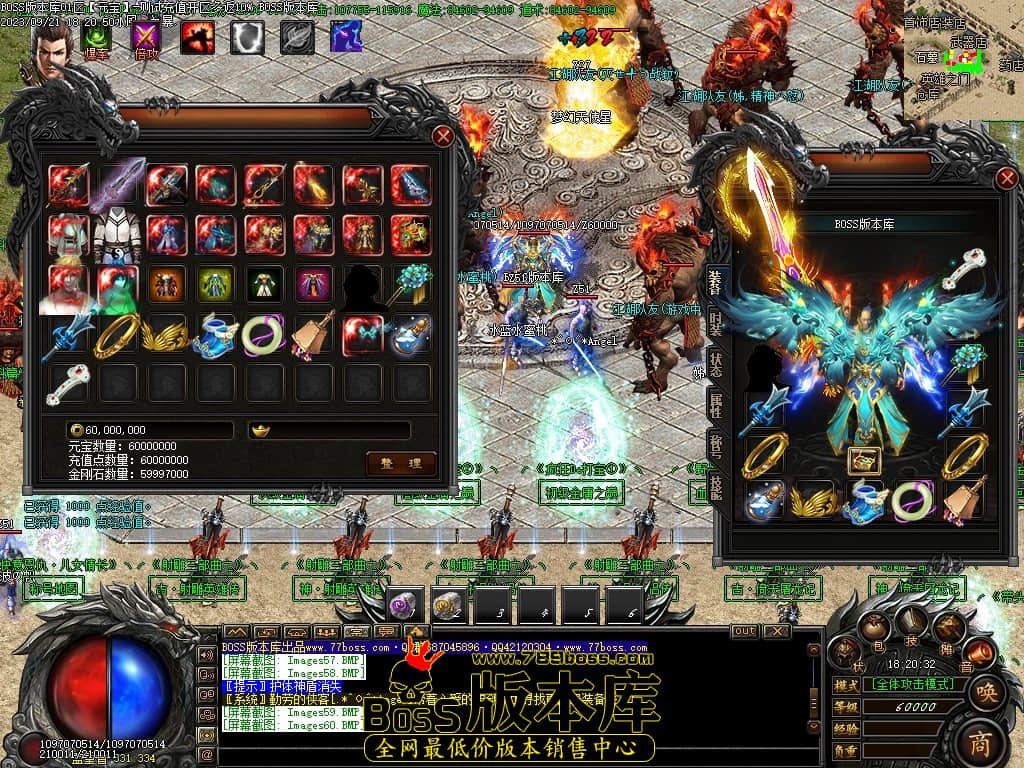Close the character equipment window

coord(1006,180)
